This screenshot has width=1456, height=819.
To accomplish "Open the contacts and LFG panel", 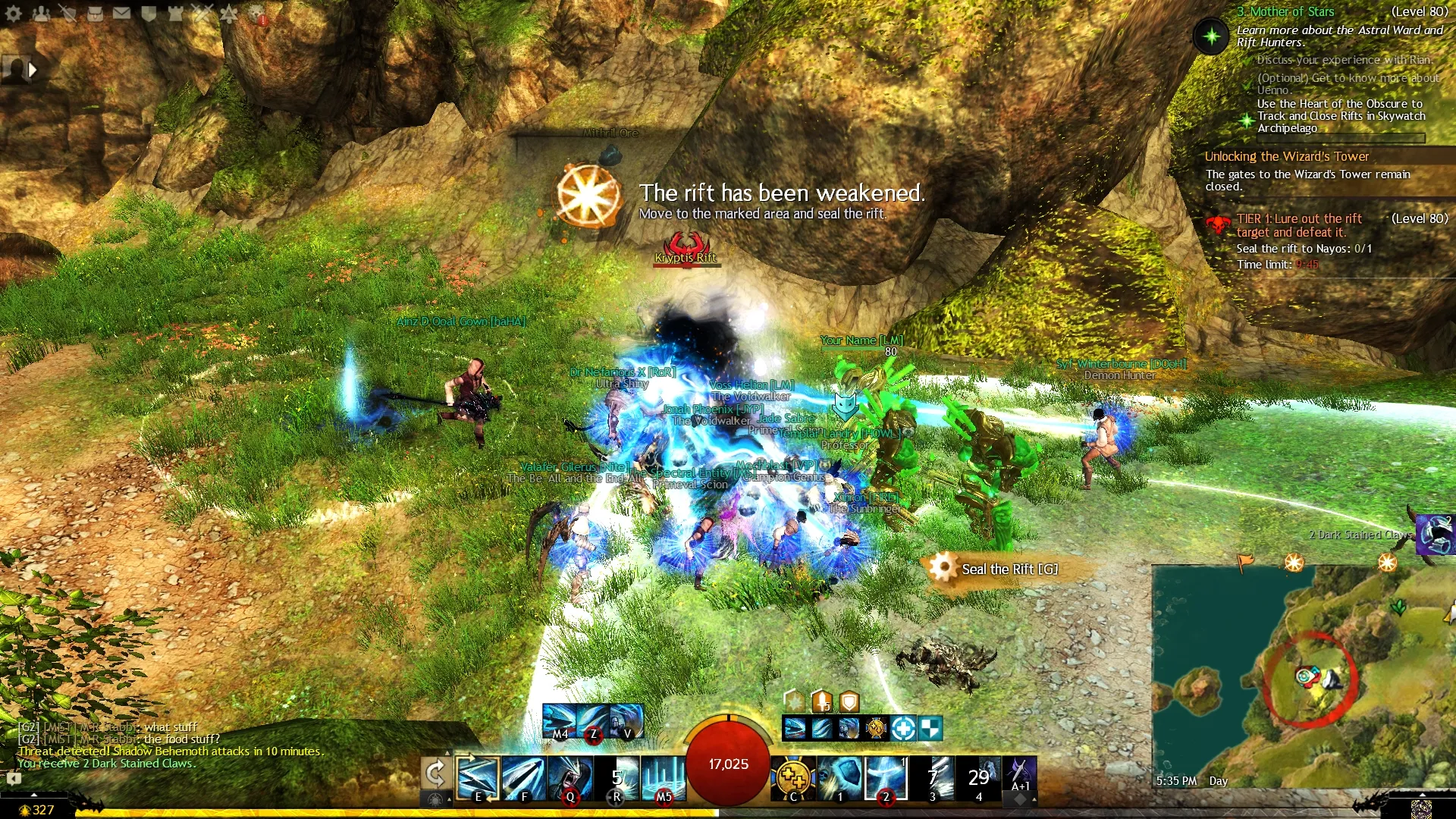I will [41, 13].
